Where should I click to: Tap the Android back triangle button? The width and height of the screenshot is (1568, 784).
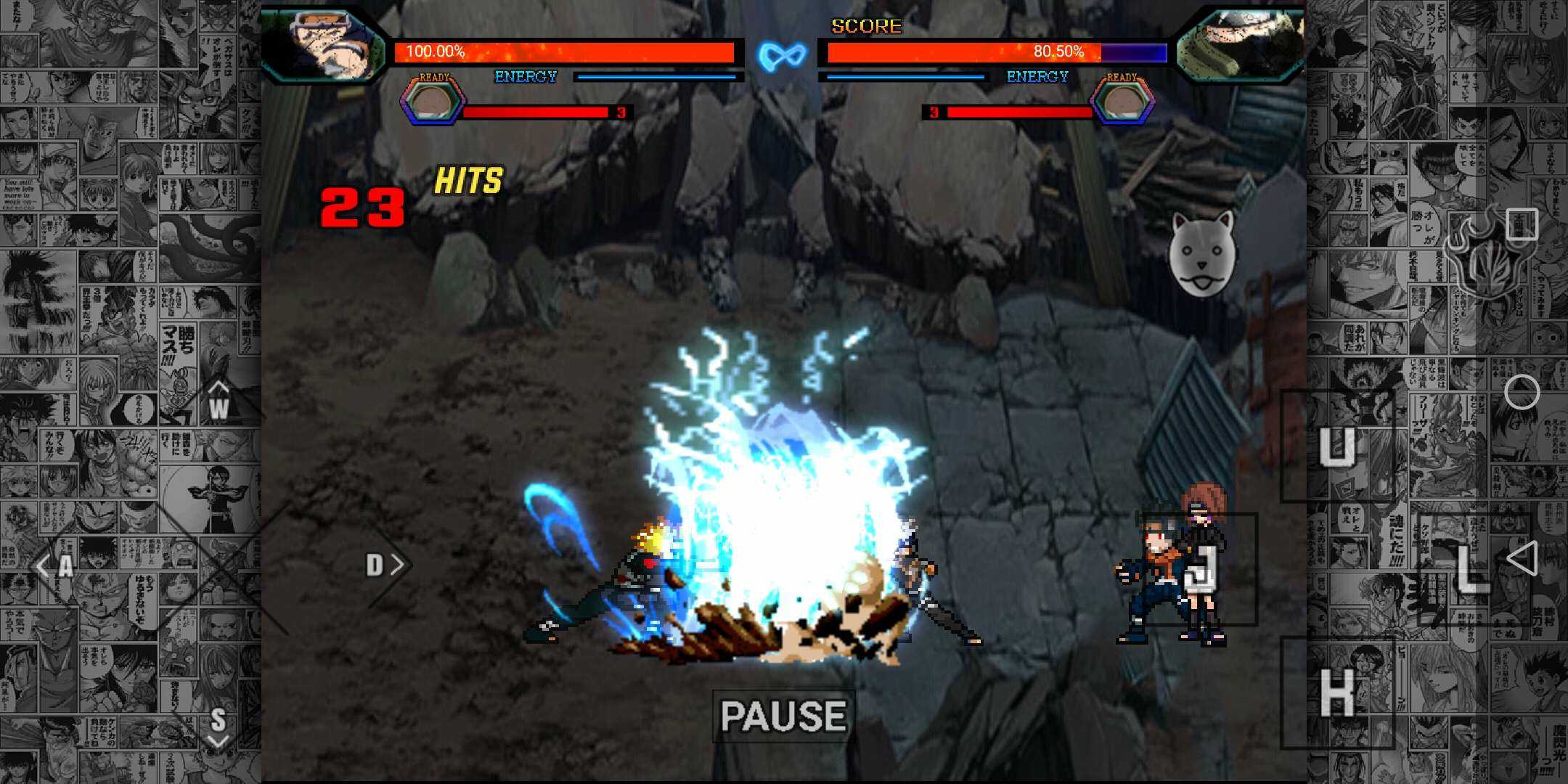coord(1522,559)
